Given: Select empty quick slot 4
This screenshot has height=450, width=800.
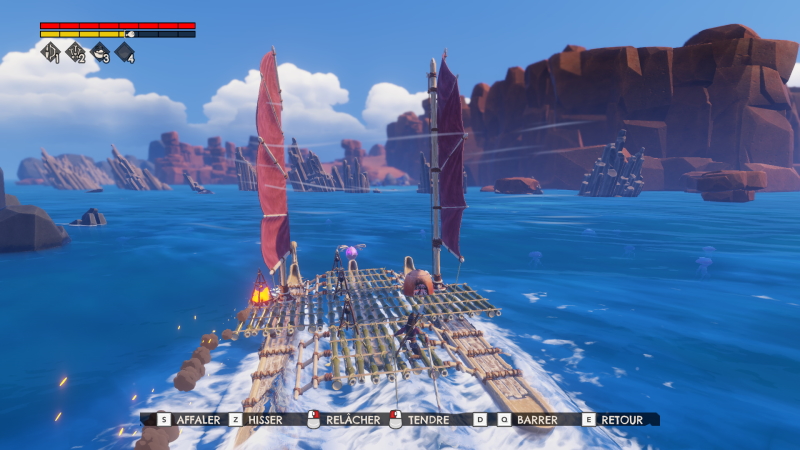Looking at the screenshot, I should pos(125,52).
